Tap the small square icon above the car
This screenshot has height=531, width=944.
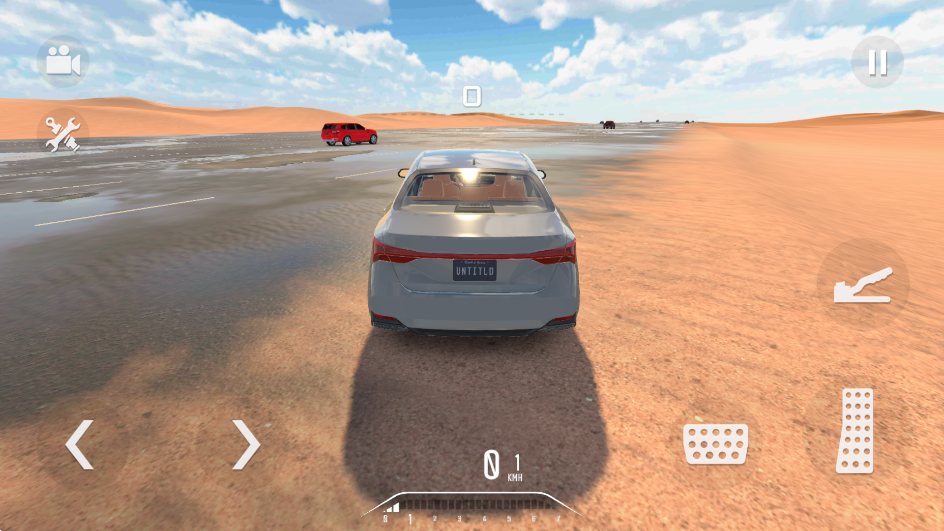(x=472, y=96)
